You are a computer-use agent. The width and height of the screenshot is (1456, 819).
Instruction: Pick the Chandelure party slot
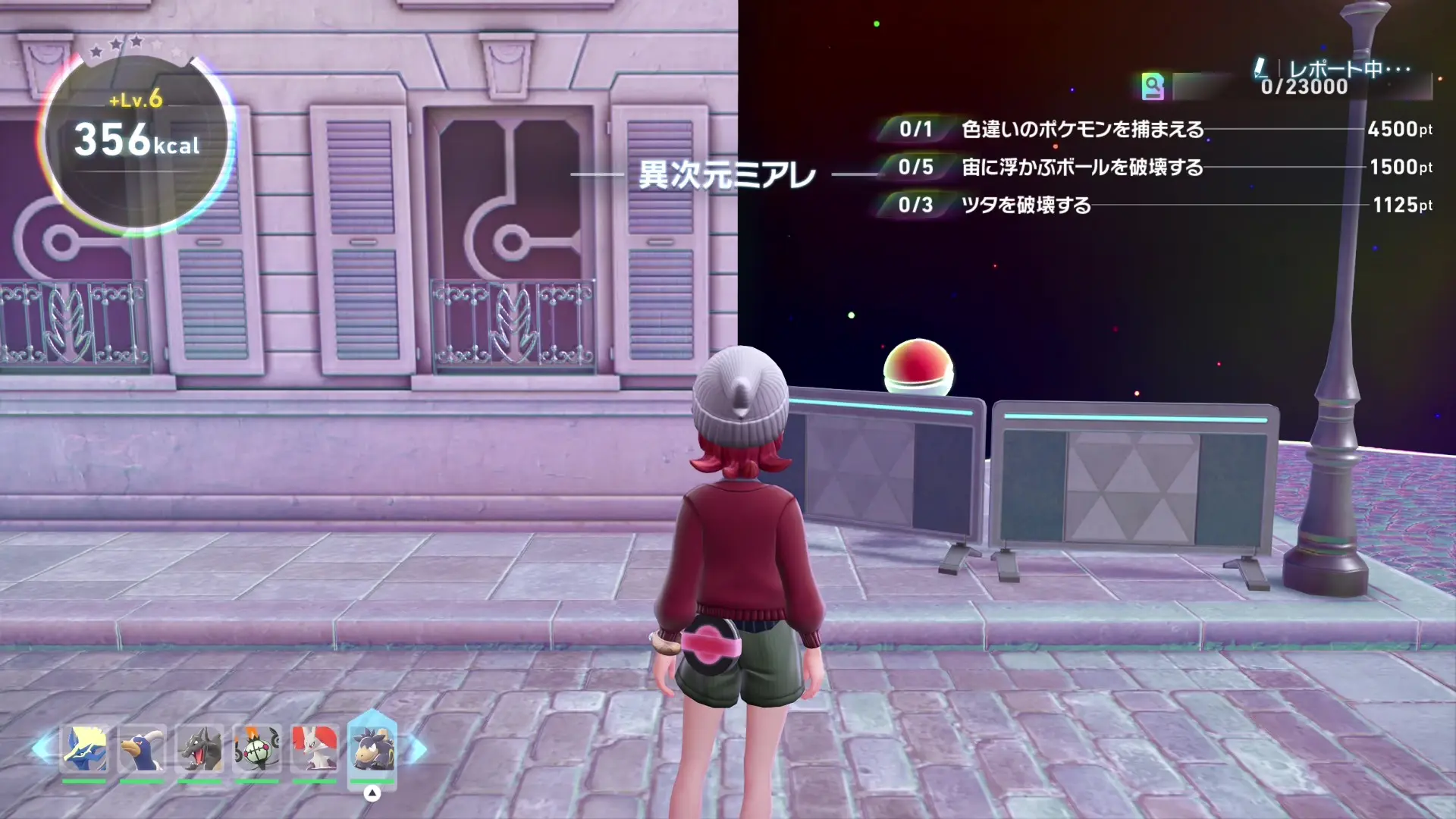(257, 748)
